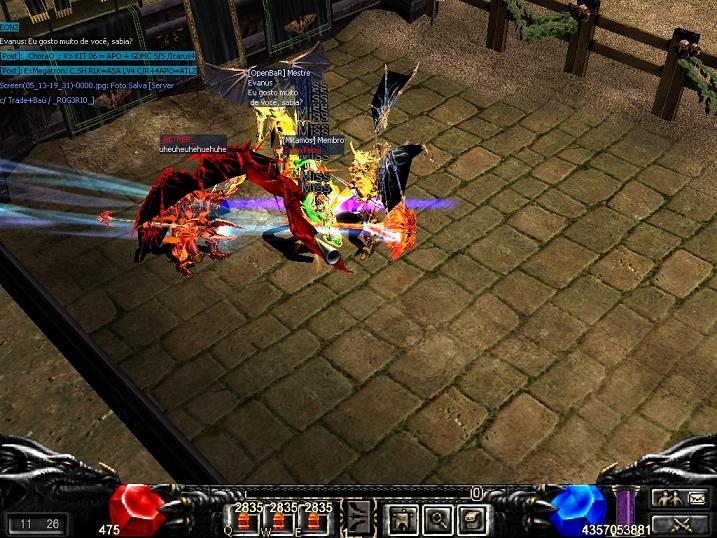Open the button right of the magnifying glass
Viewport: 717px width, 538px height.
click(x=470, y=518)
